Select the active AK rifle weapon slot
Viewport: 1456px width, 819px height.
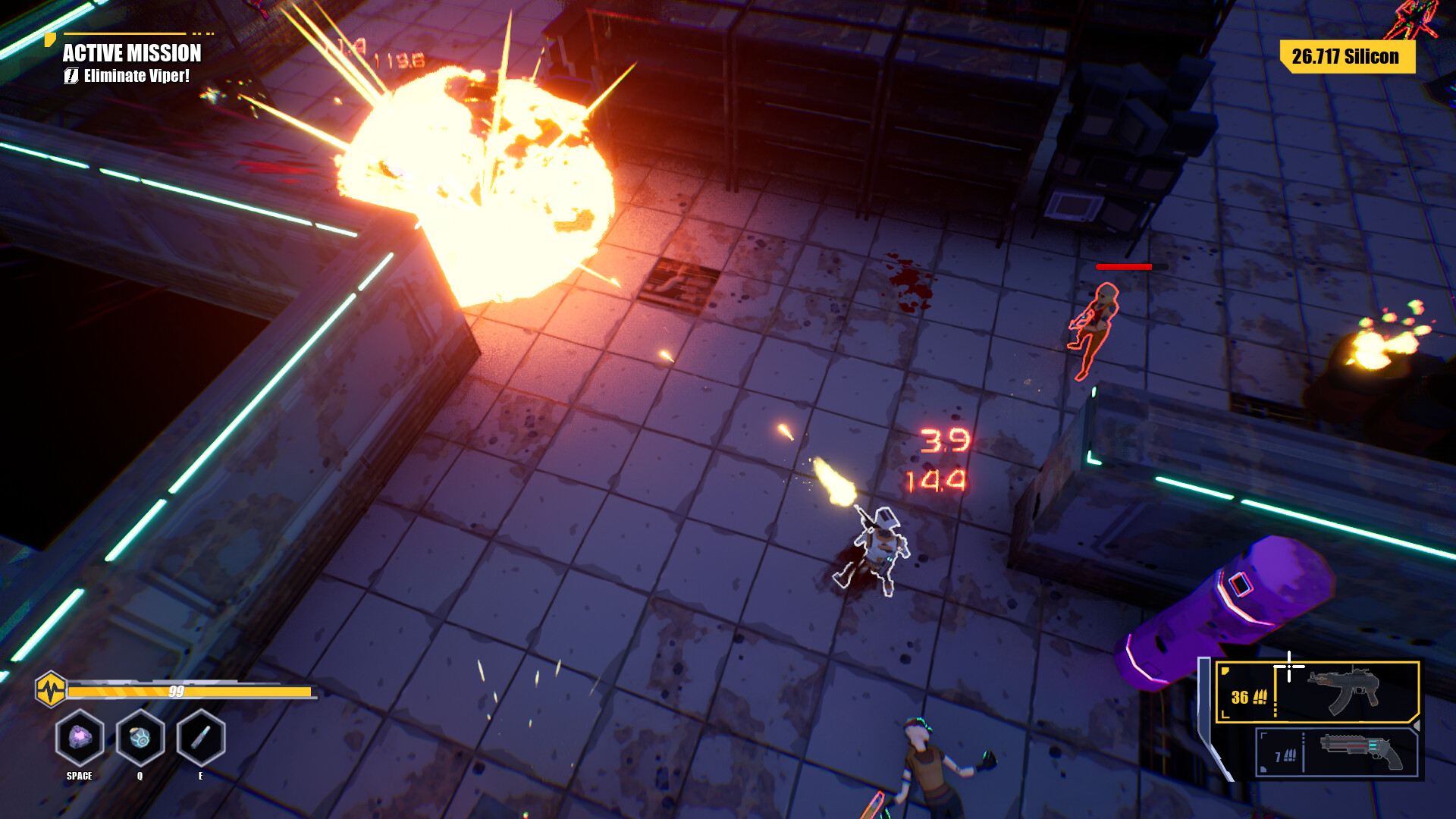pos(1316,692)
